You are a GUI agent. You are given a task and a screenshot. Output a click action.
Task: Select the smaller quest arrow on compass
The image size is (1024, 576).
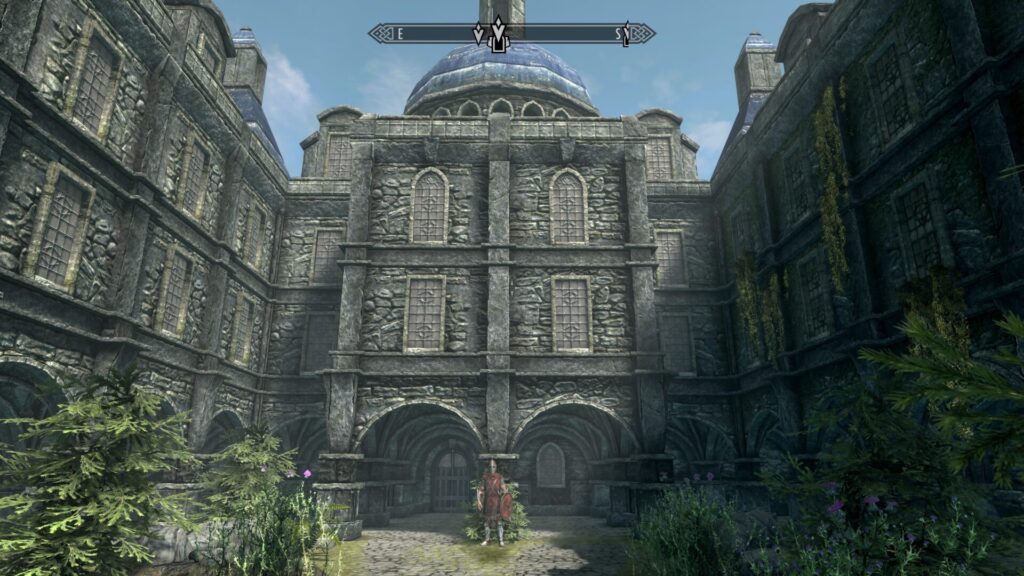pos(478,34)
